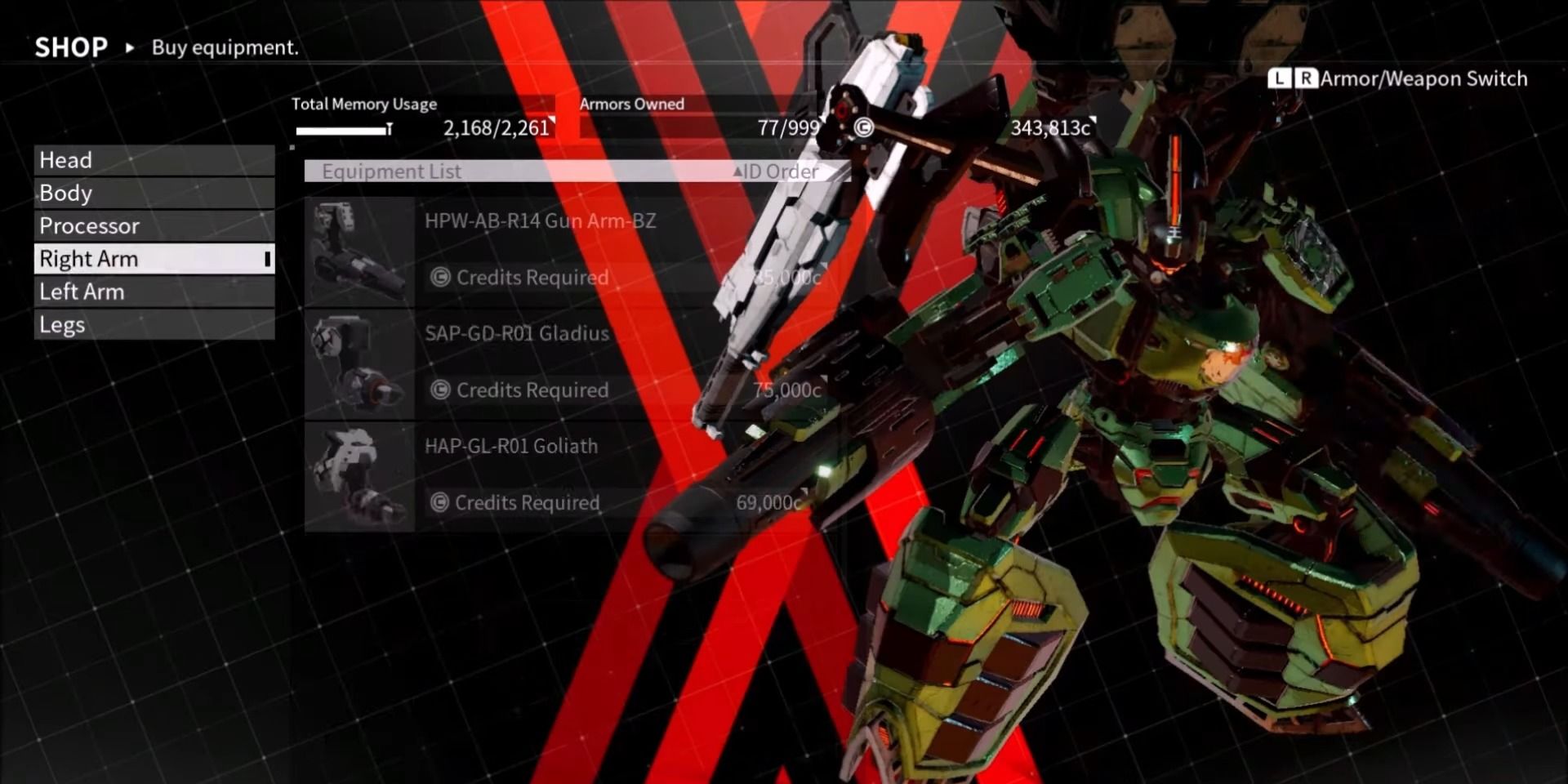Screen dimensions: 1568x784
Task: Open the arrow next to Buy equipment
Action: [x=129, y=47]
